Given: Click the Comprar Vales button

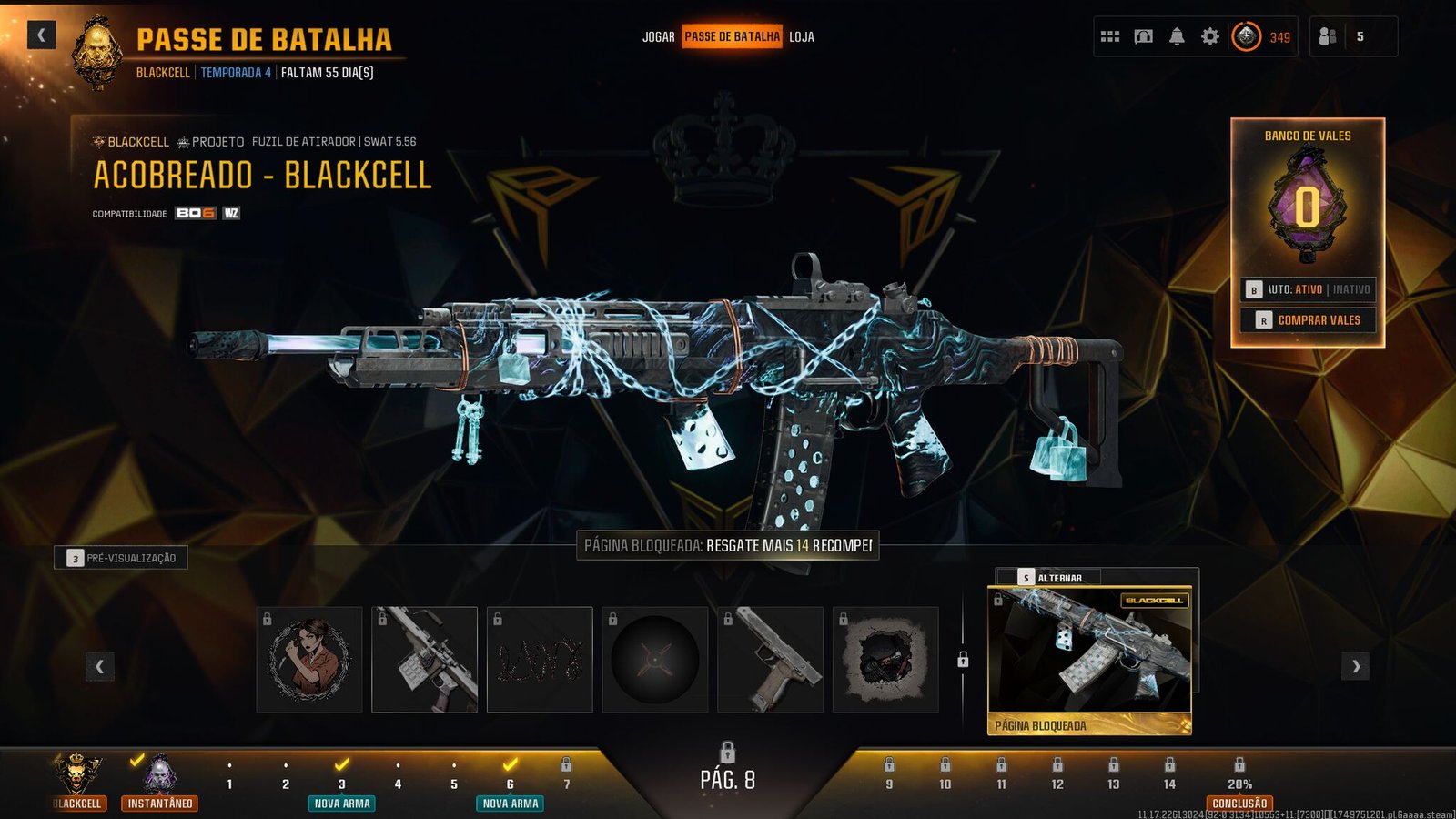Looking at the screenshot, I should tap(1309, 320).
